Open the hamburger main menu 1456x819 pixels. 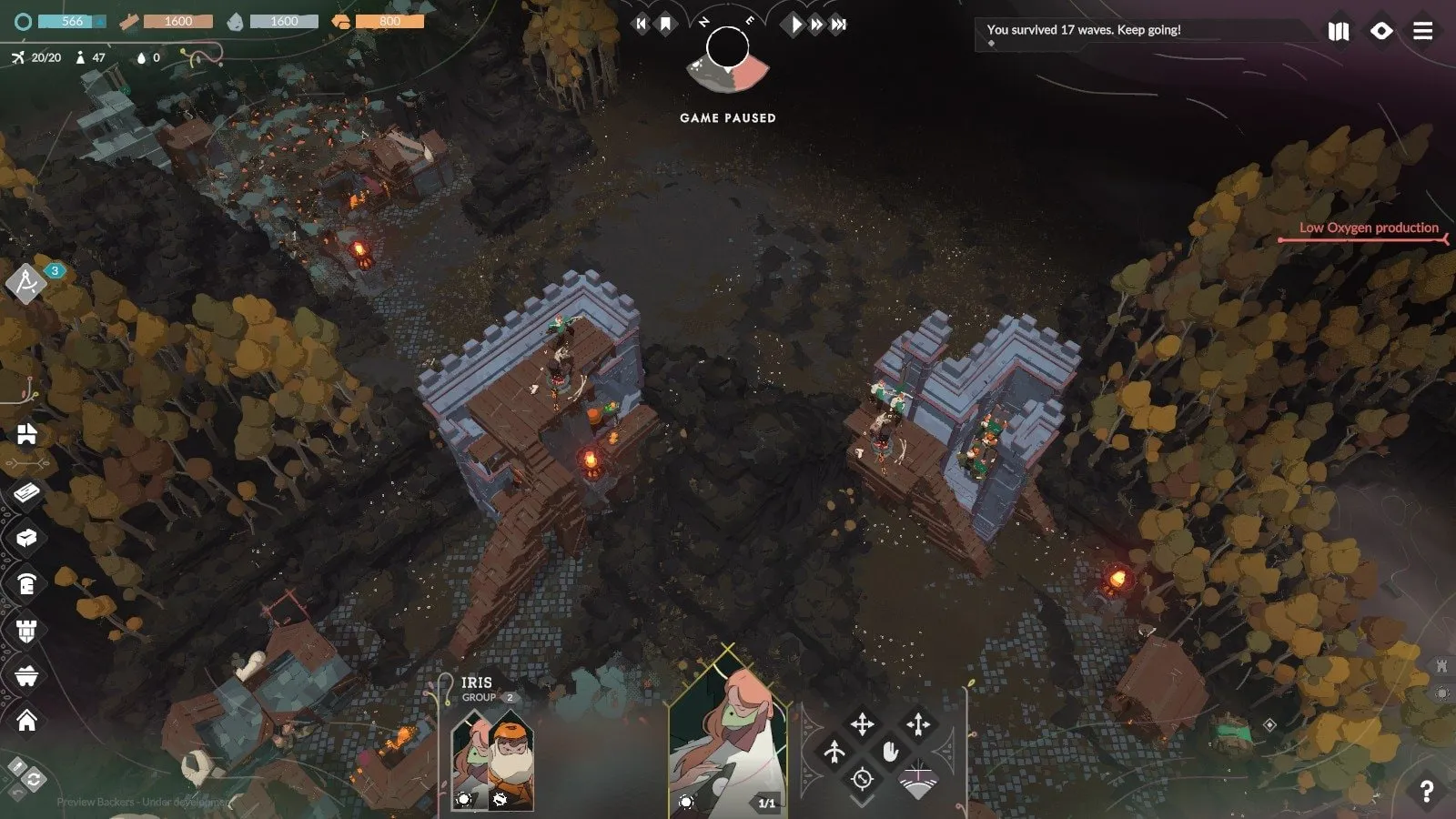pos(1423,31)
